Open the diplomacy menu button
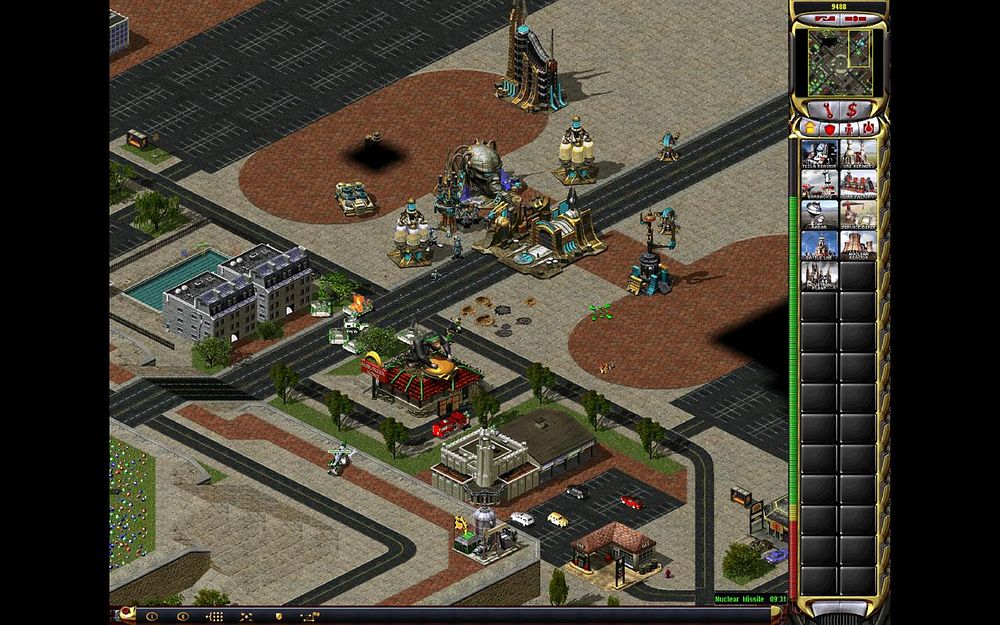Image resolution: width=1000 pixels, height=625 pixels. 153,616
